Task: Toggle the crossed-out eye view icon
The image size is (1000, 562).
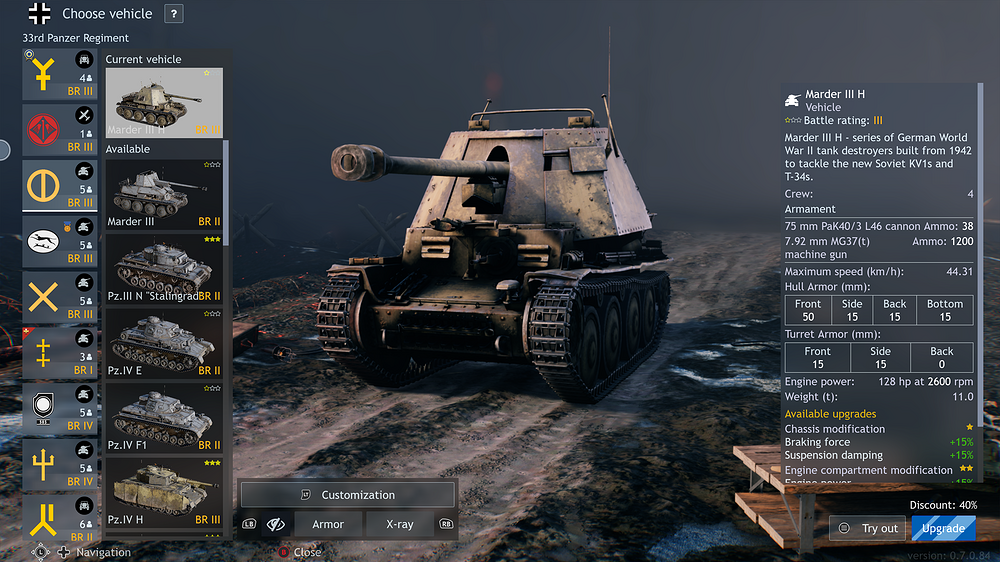Action: point(276,524)
